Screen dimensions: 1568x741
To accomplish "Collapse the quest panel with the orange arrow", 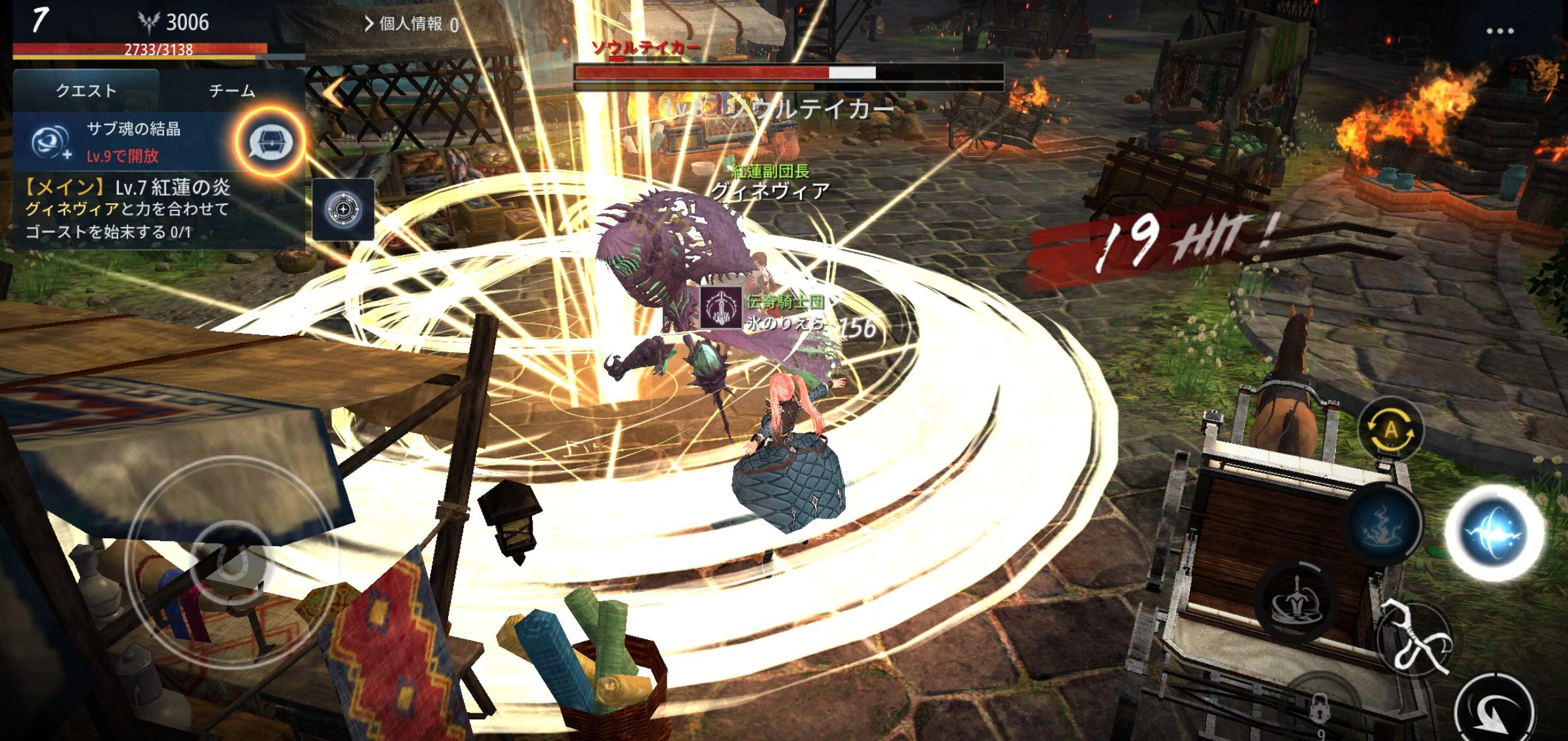I will tap(335, 92).
